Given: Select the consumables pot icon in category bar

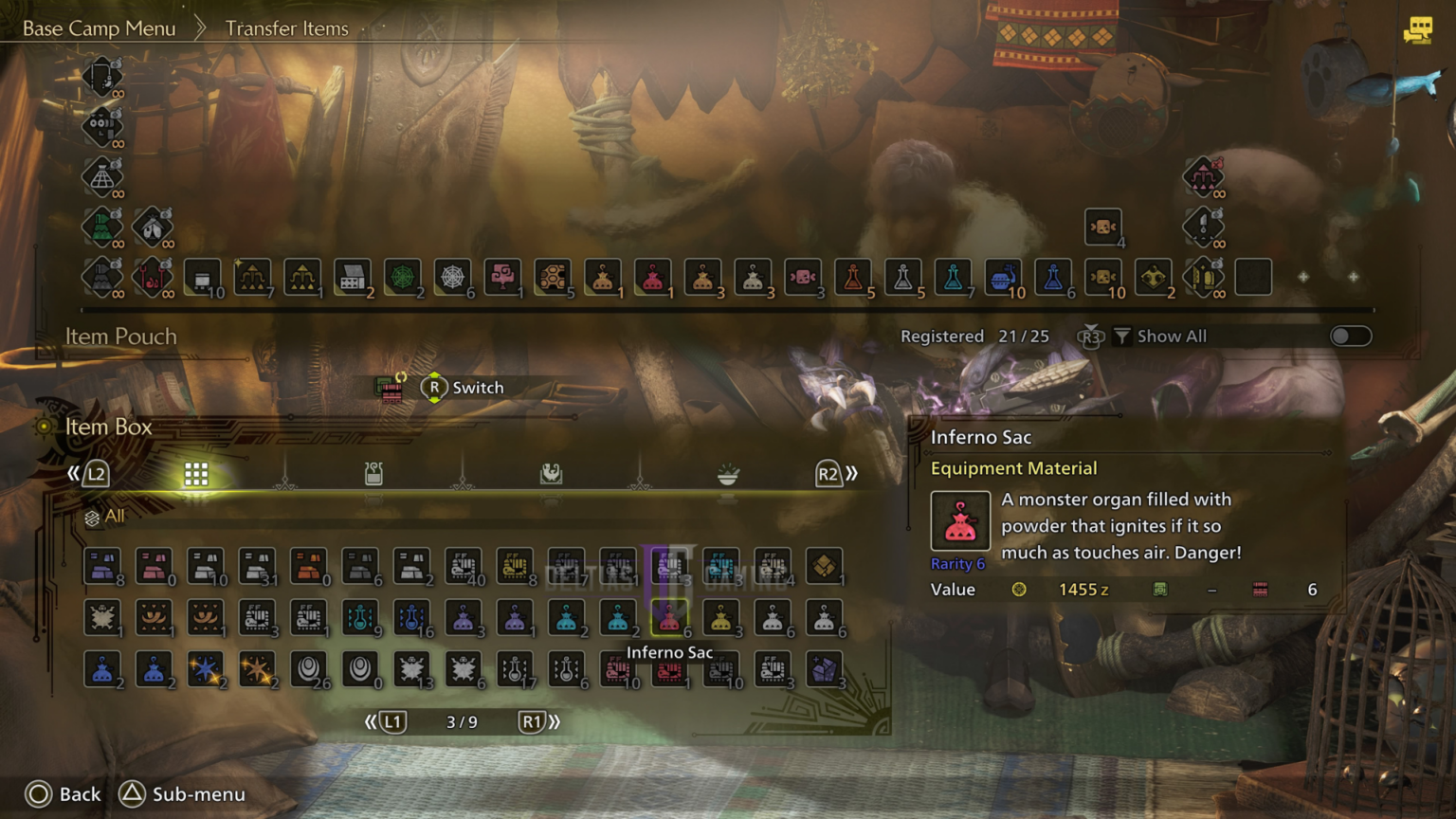Looking at the screenshot, I should 373,473.
